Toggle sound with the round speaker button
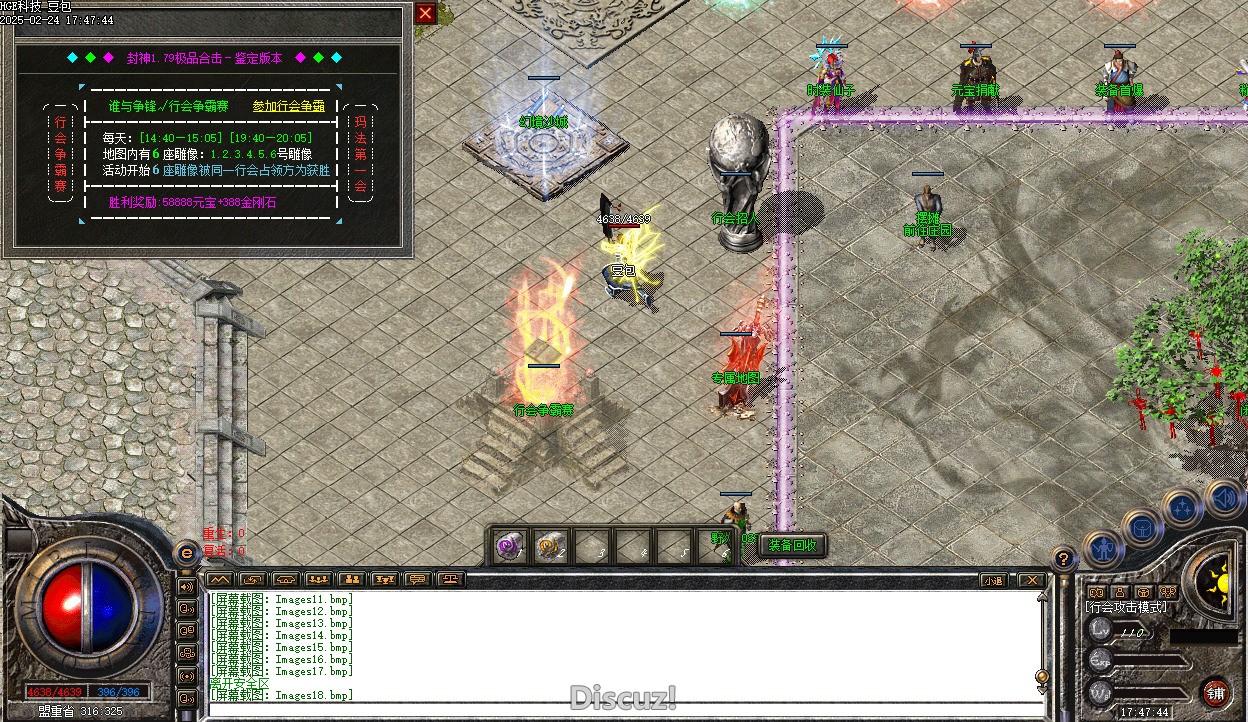 pos(1223,497)
